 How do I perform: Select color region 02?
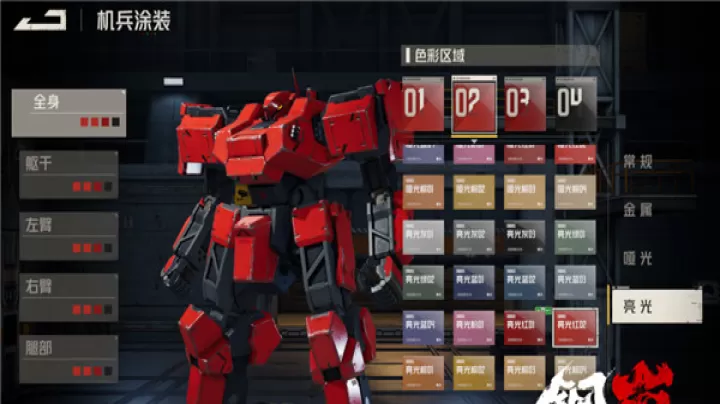point(474,104)
